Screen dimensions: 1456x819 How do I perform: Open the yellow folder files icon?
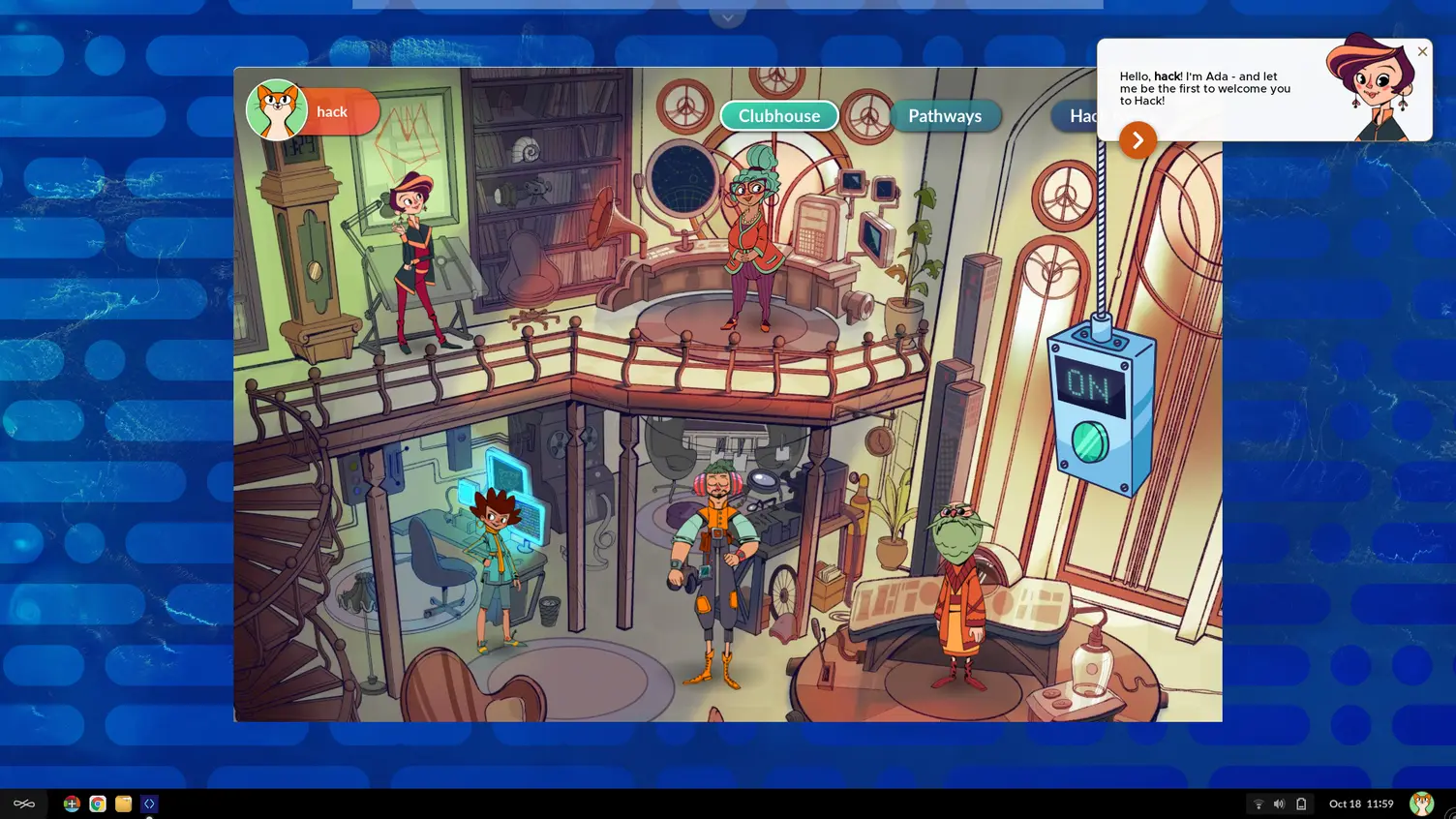123,804
